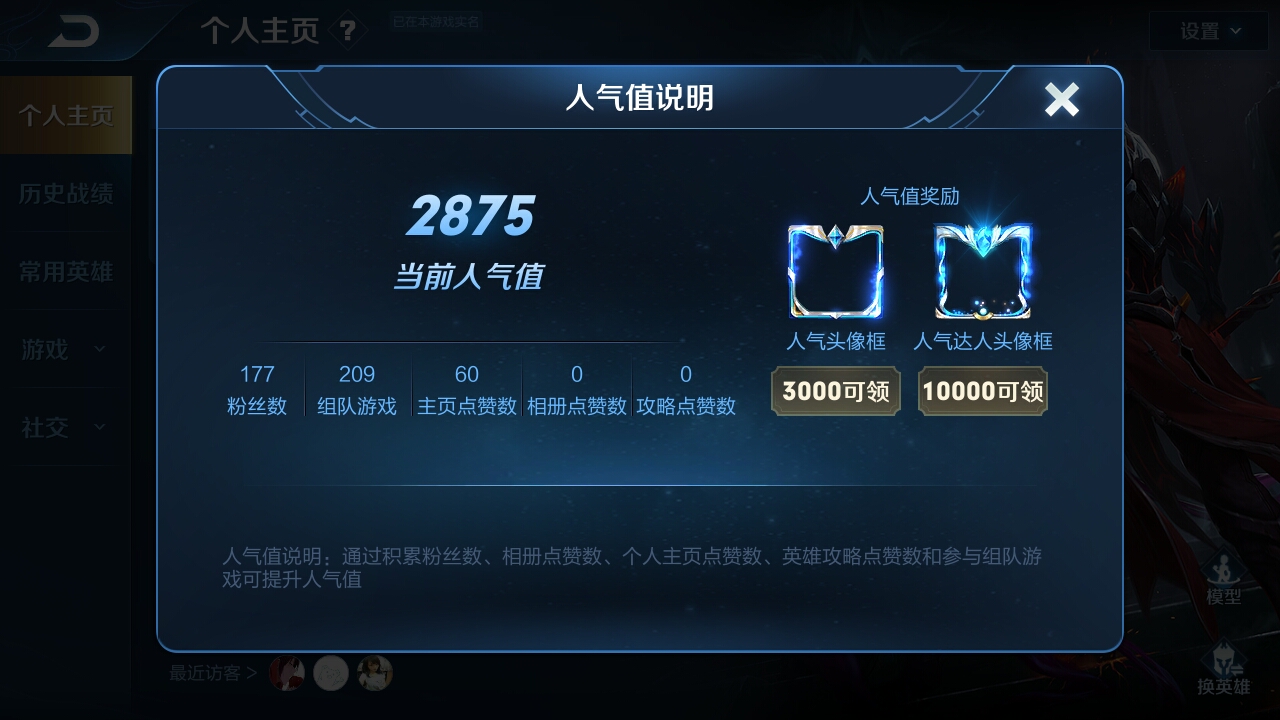Claim reward at 10000可领

pyautogui.click(x=981, y=391)
